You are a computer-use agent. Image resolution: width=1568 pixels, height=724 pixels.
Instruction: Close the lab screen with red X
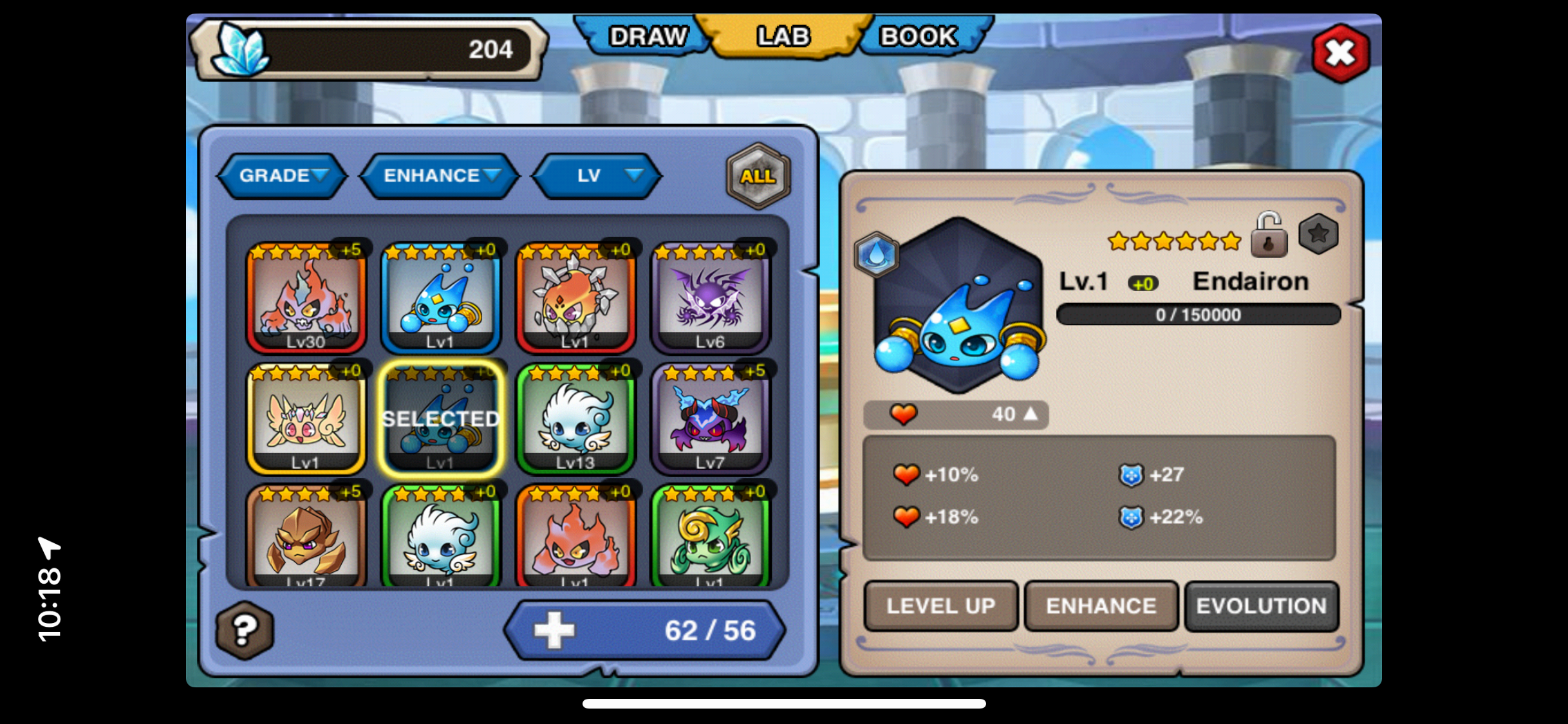click(x=1340, y=54)
